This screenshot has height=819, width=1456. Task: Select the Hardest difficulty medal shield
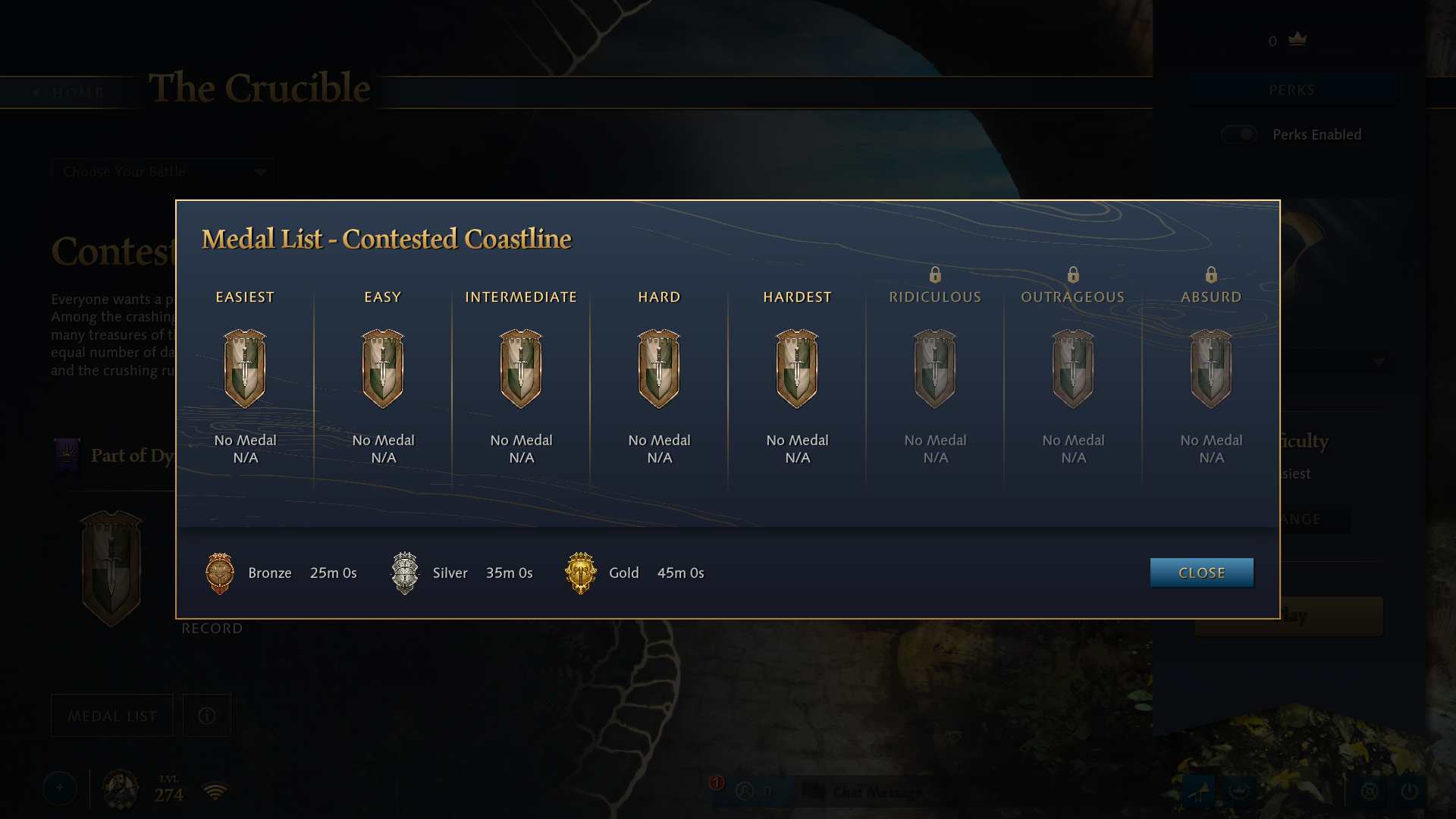point(797,369)
